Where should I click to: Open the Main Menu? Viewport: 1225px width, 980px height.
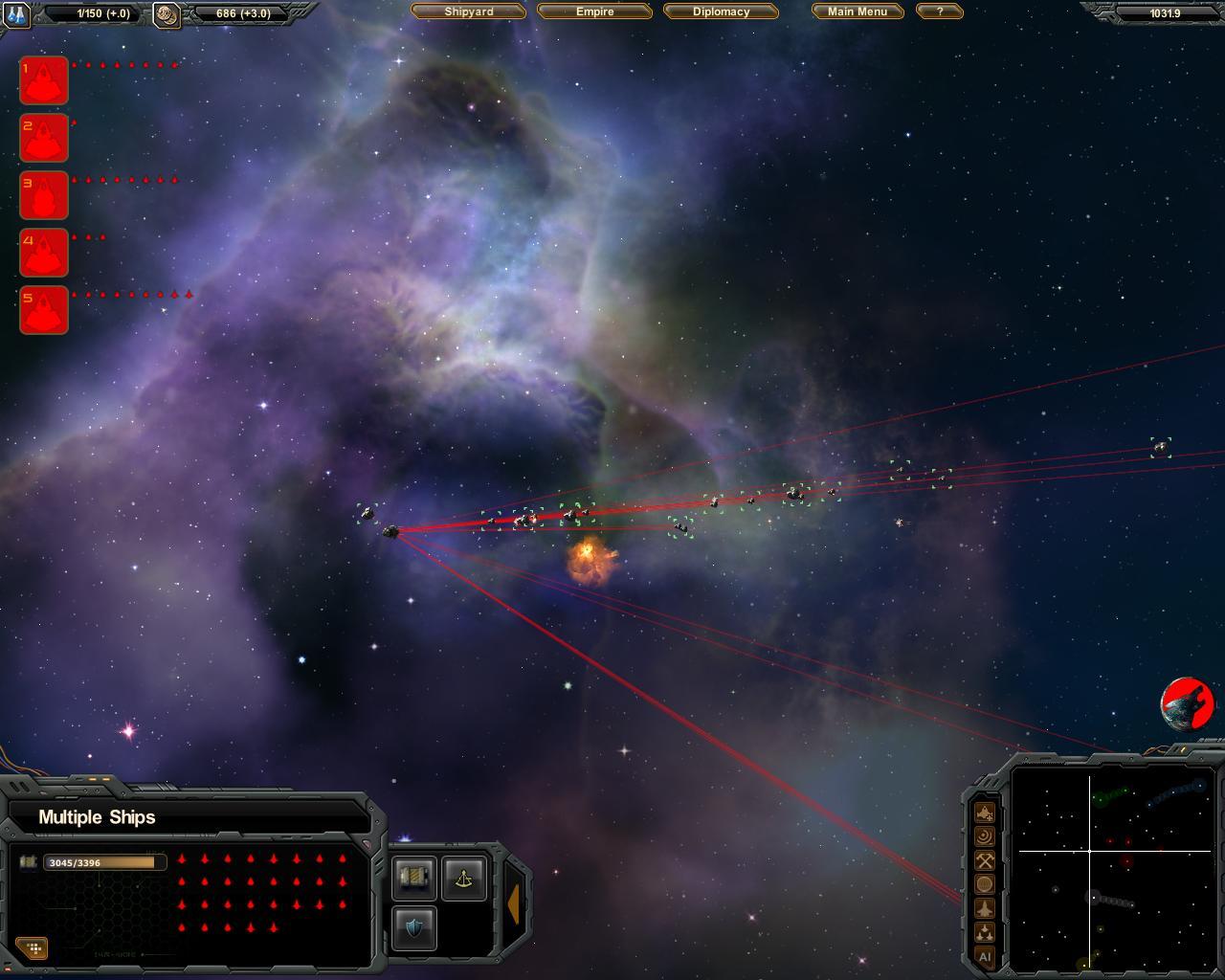click(857, 11)
